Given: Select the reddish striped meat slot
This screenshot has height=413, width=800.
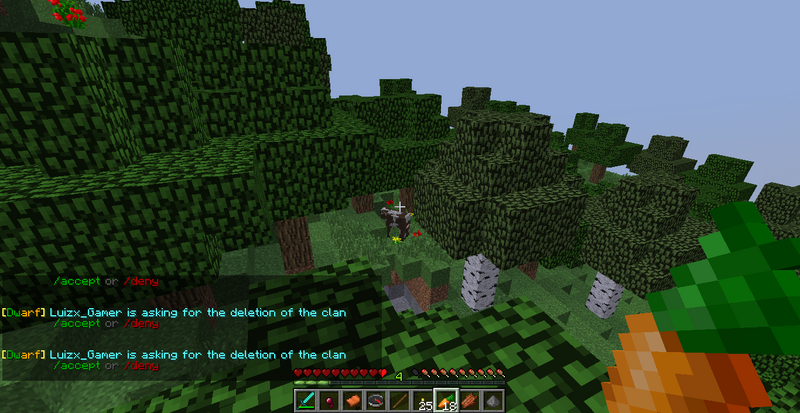Looking at the screenshot, I should tap(471, 401).
